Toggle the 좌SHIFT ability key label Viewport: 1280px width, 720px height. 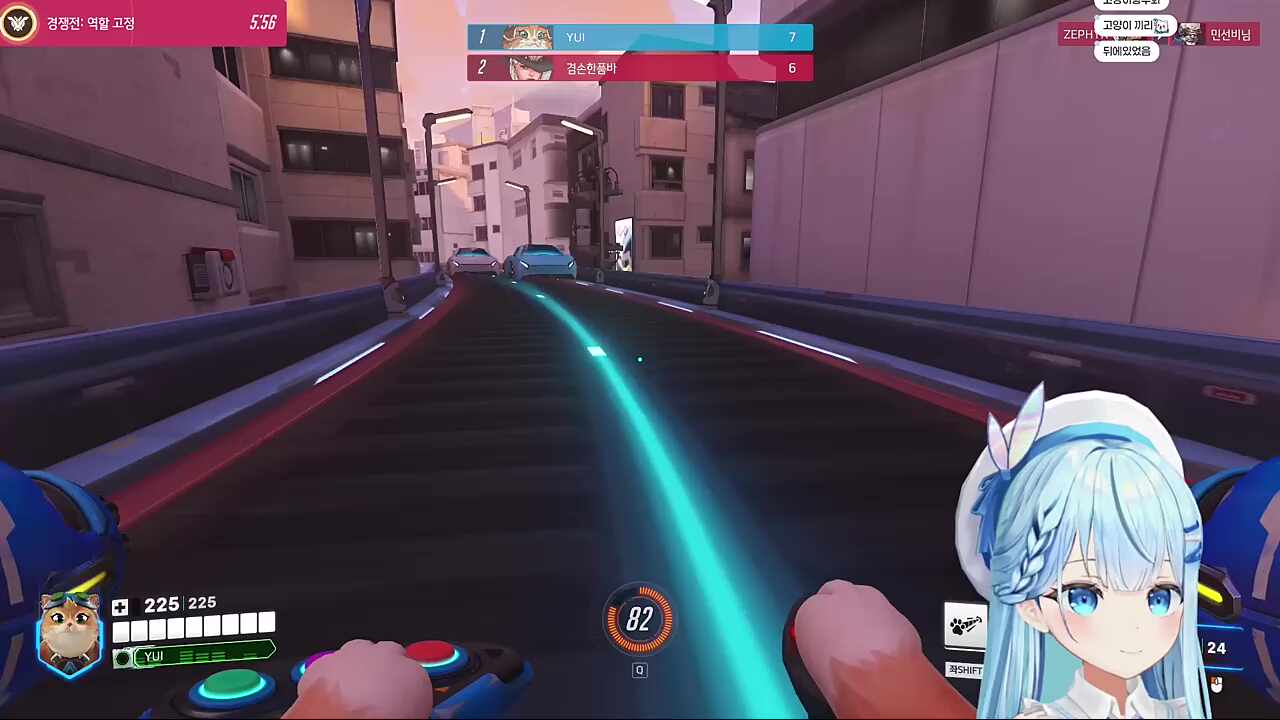click(964, 669)
